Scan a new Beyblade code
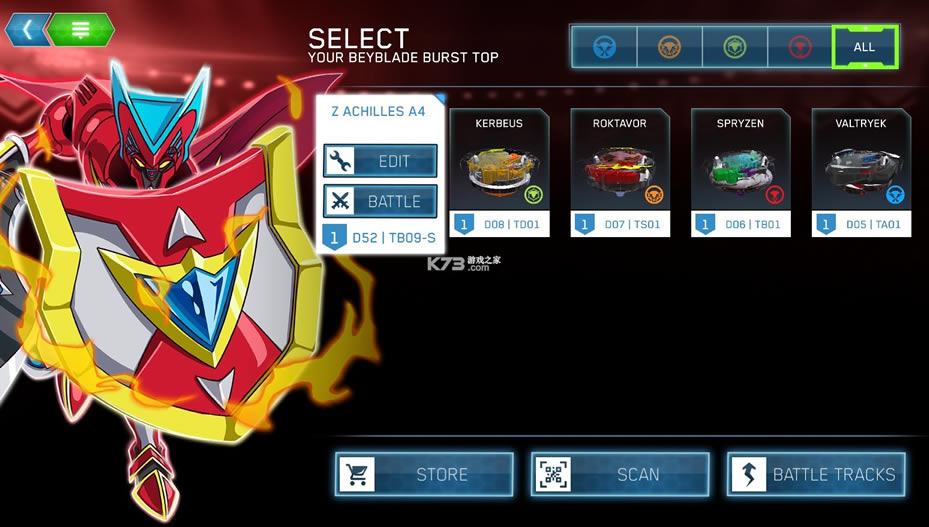 tap(620, 474)
